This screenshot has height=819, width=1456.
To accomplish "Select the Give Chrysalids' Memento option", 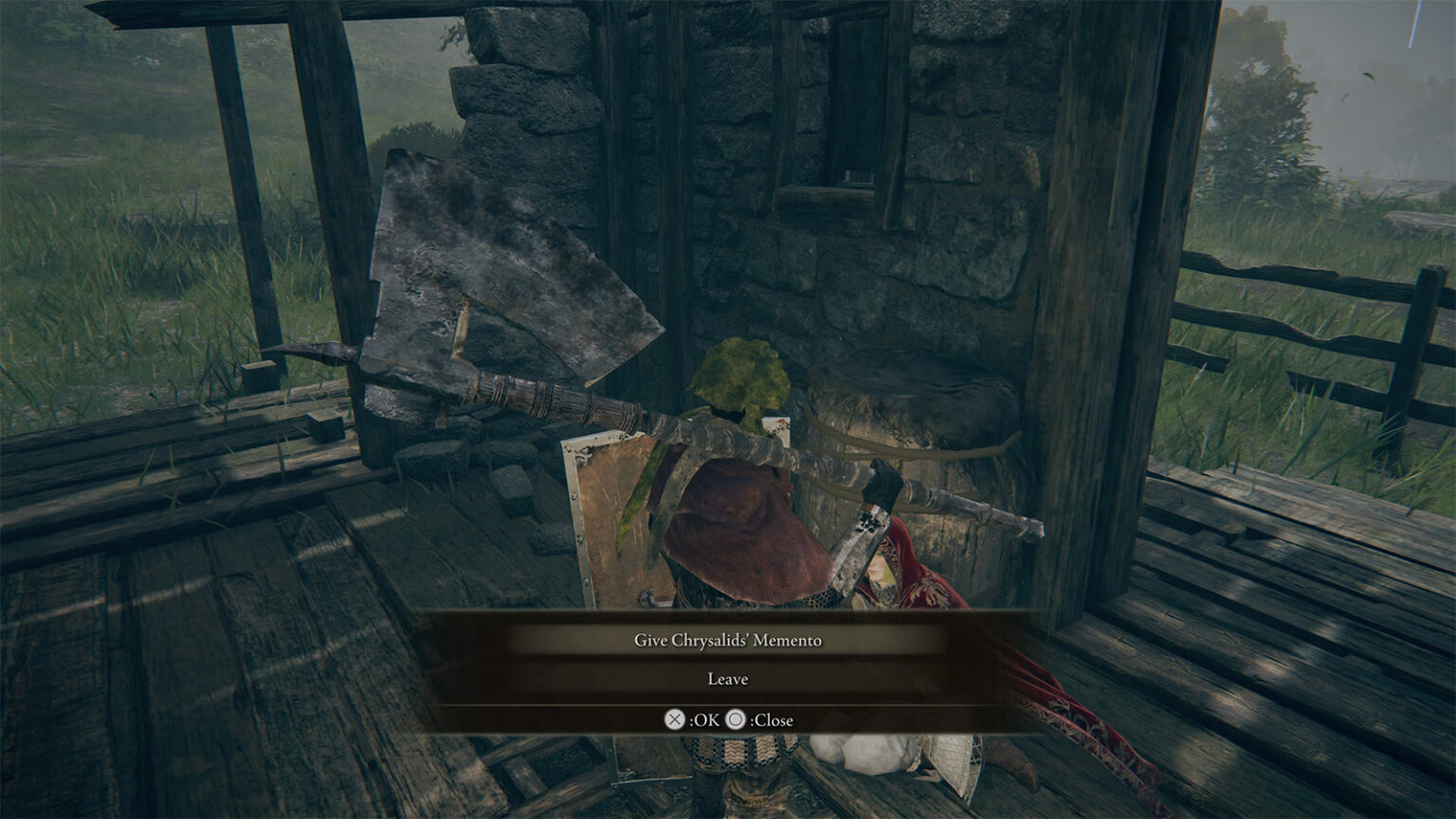I will (x=728, y=639).
